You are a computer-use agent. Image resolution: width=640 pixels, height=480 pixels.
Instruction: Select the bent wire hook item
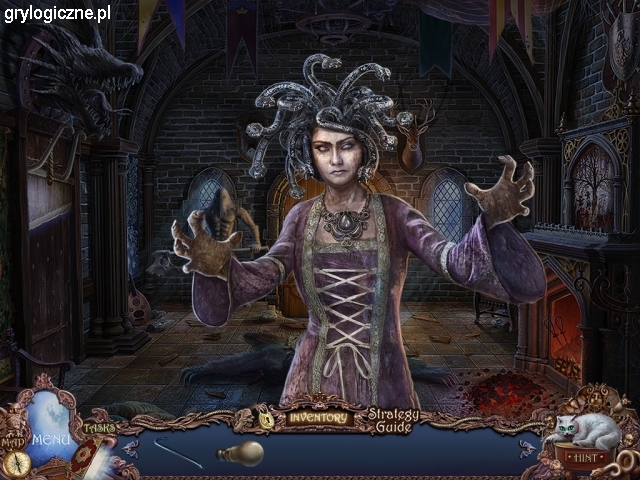click(178, 450)
